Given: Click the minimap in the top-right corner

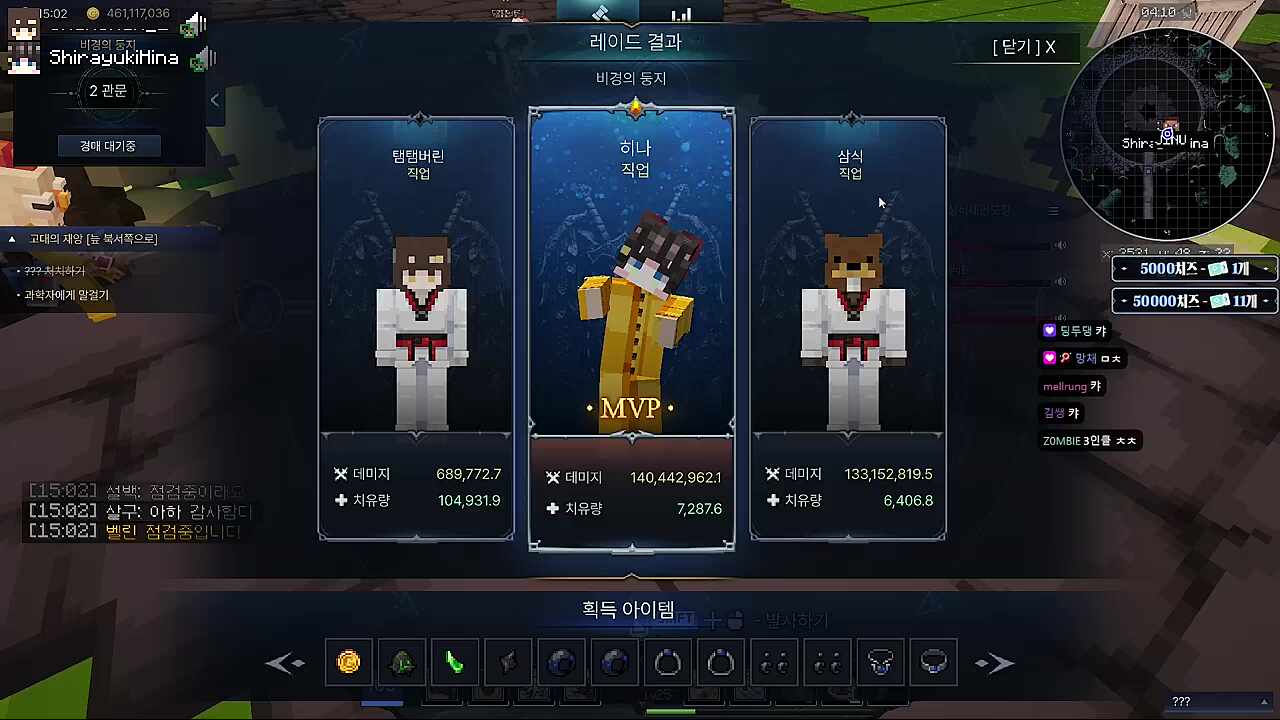Looking at the screenshot, I should pos(1170,135).
